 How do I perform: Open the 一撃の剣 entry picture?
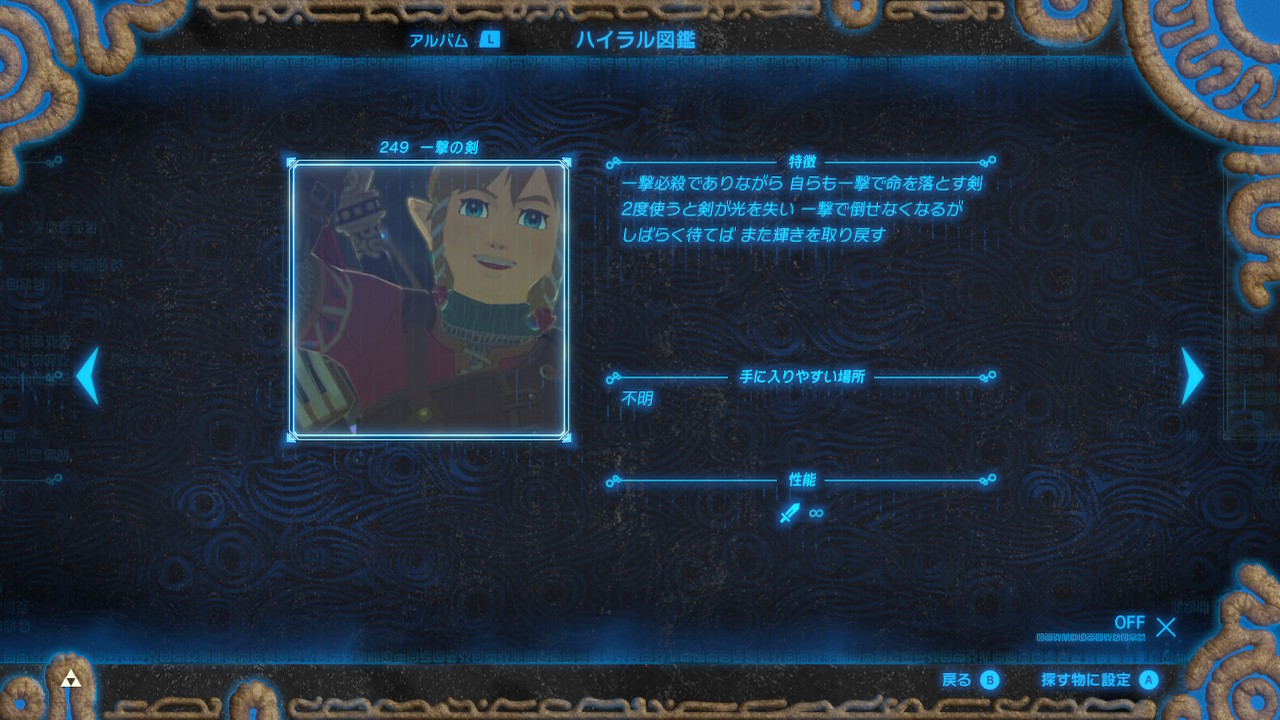click(x=429, y=299)
